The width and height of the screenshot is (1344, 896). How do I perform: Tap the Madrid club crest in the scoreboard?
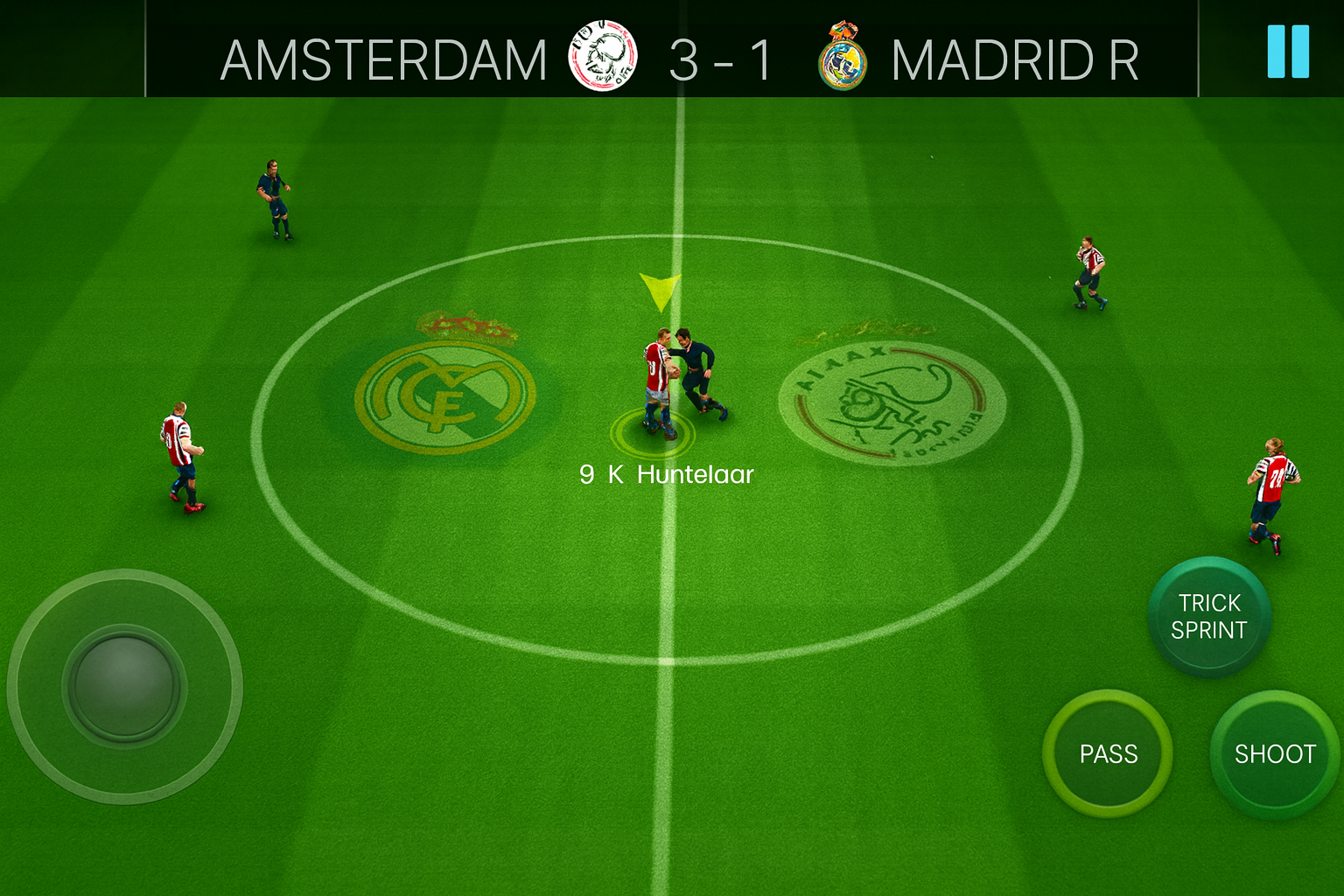(x=842, y=59)
